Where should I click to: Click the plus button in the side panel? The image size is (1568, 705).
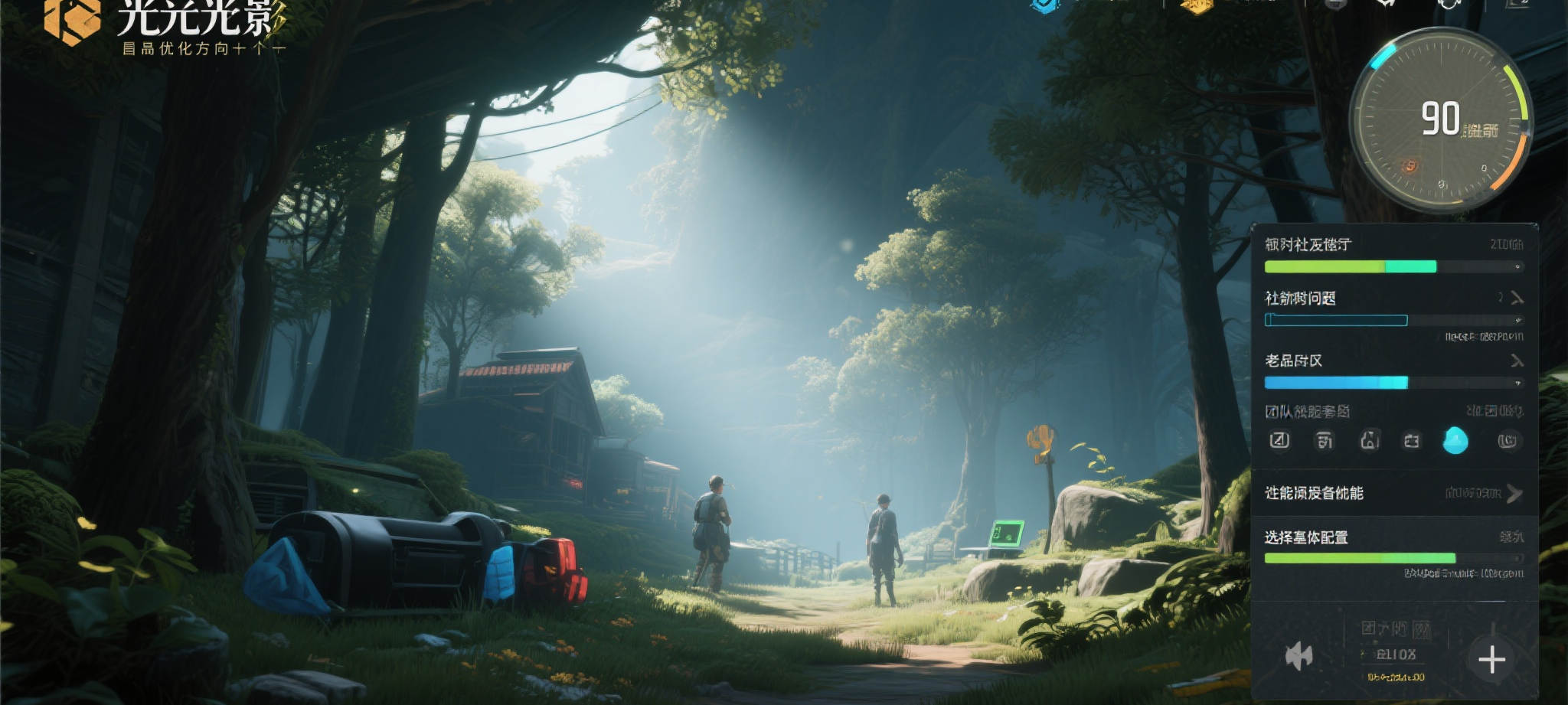pos(1491,659)
